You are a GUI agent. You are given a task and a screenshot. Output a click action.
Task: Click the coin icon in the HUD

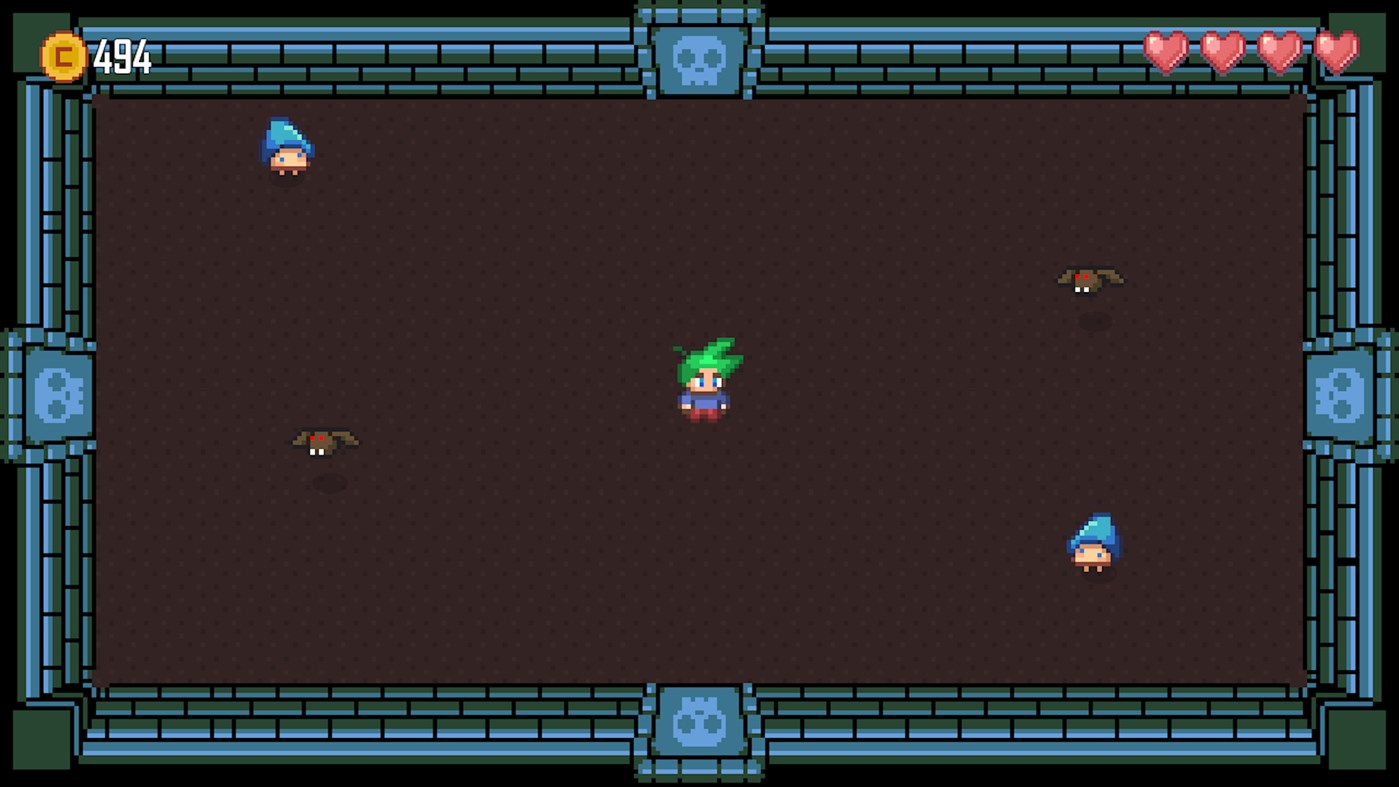point(60,54)
